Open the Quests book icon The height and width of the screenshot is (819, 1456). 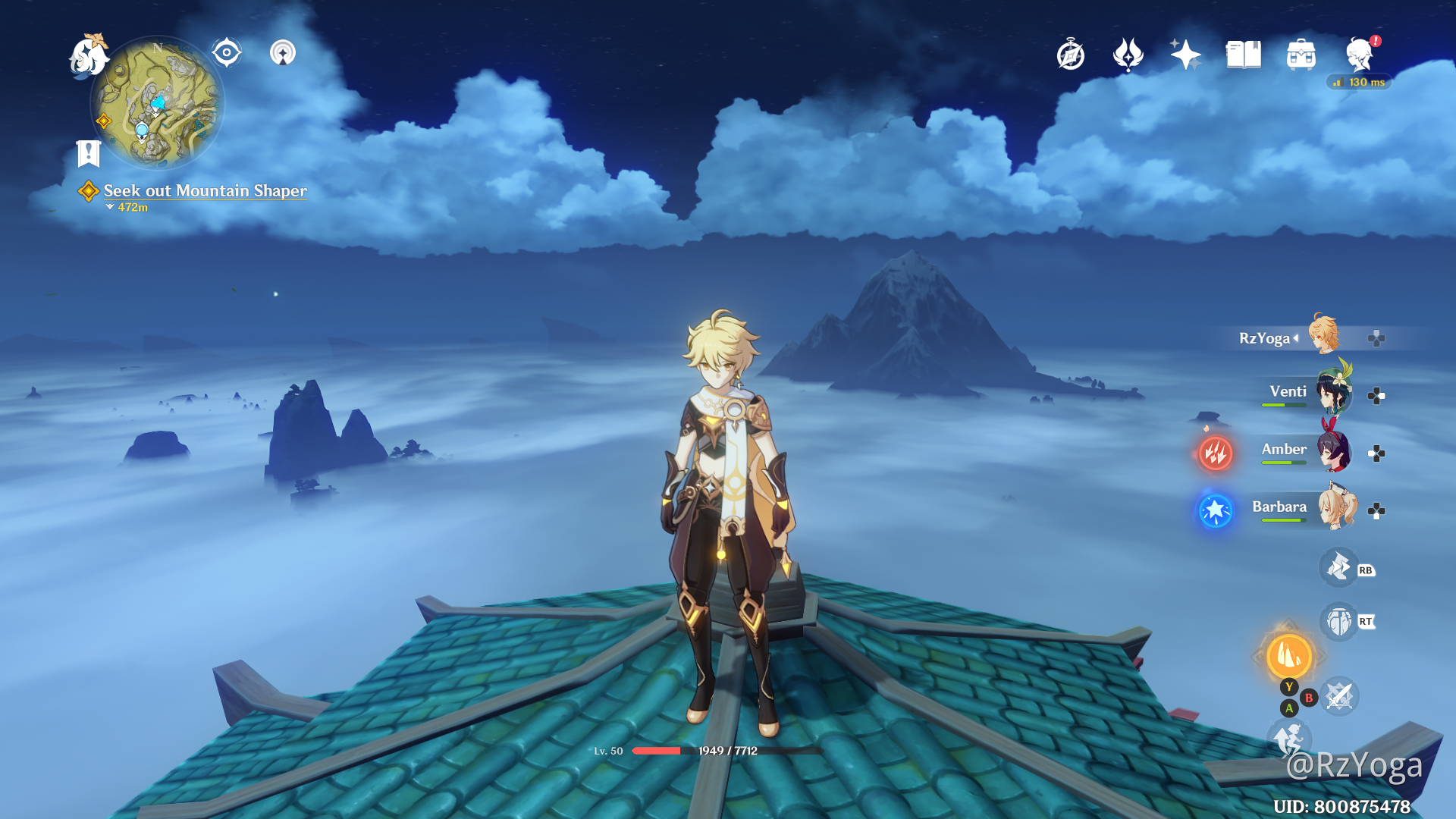point(1243,54)
